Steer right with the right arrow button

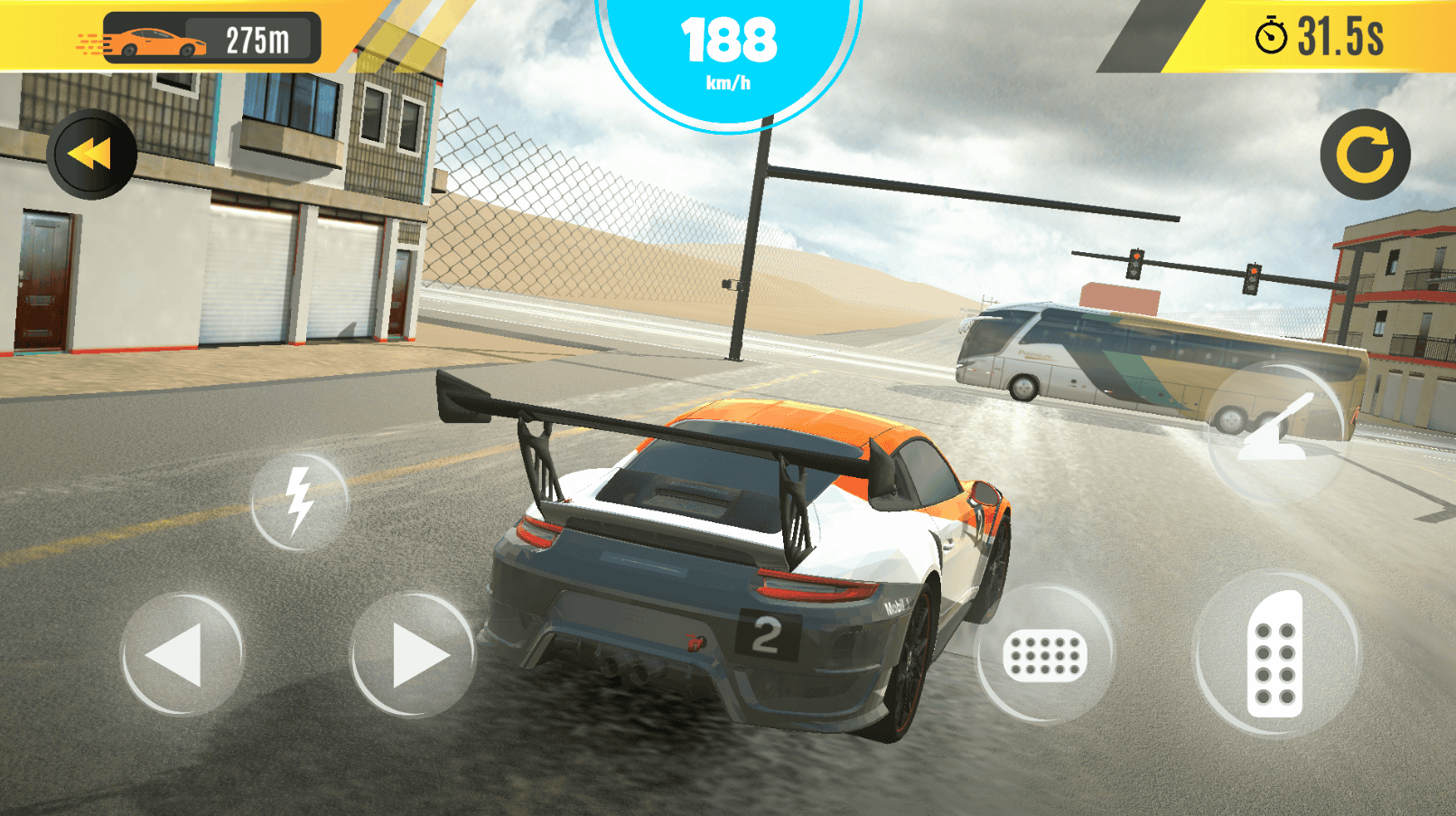[x=413, y=654]
